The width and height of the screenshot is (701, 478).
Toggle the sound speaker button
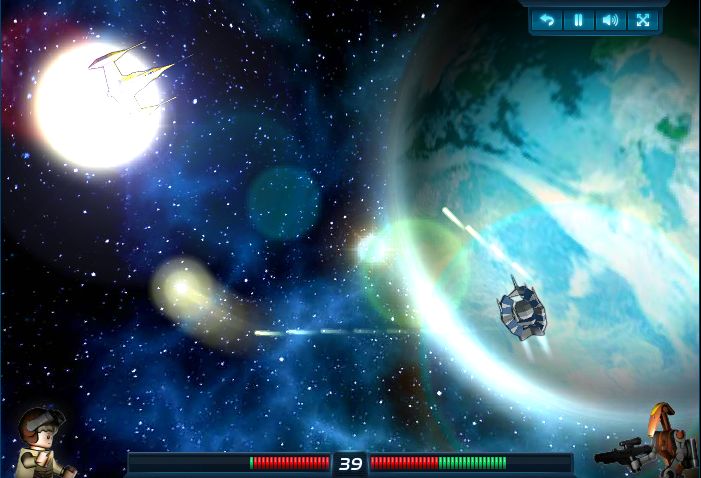tap(609, 20)
